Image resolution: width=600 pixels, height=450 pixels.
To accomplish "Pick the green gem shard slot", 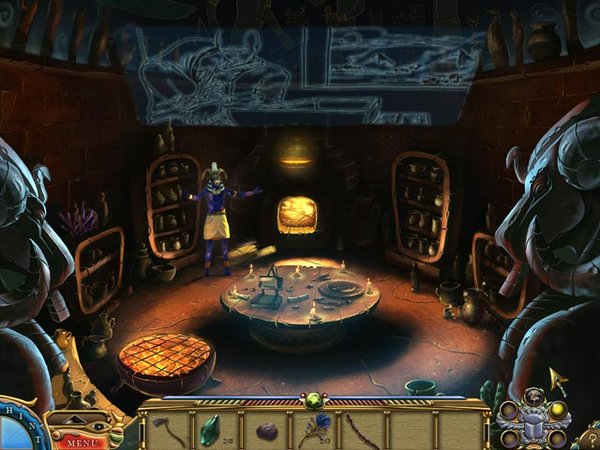I will click(209, 430).
